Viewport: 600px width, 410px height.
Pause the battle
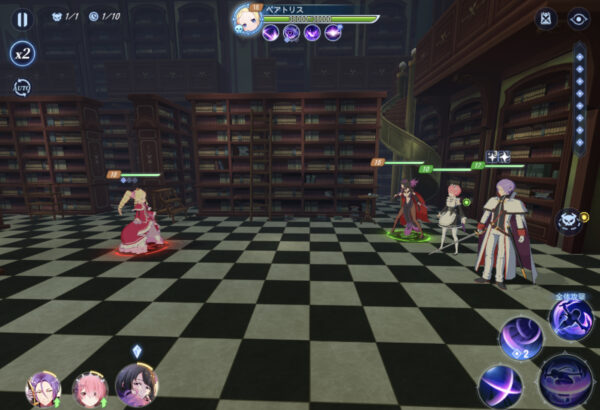tap(22, 18)
